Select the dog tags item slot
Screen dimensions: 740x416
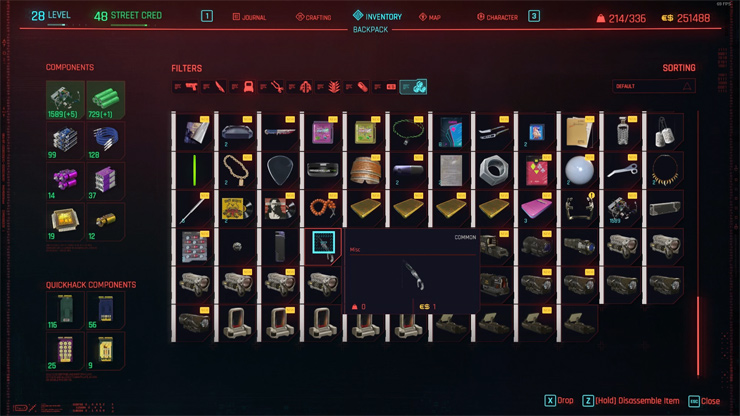[663, 131]
